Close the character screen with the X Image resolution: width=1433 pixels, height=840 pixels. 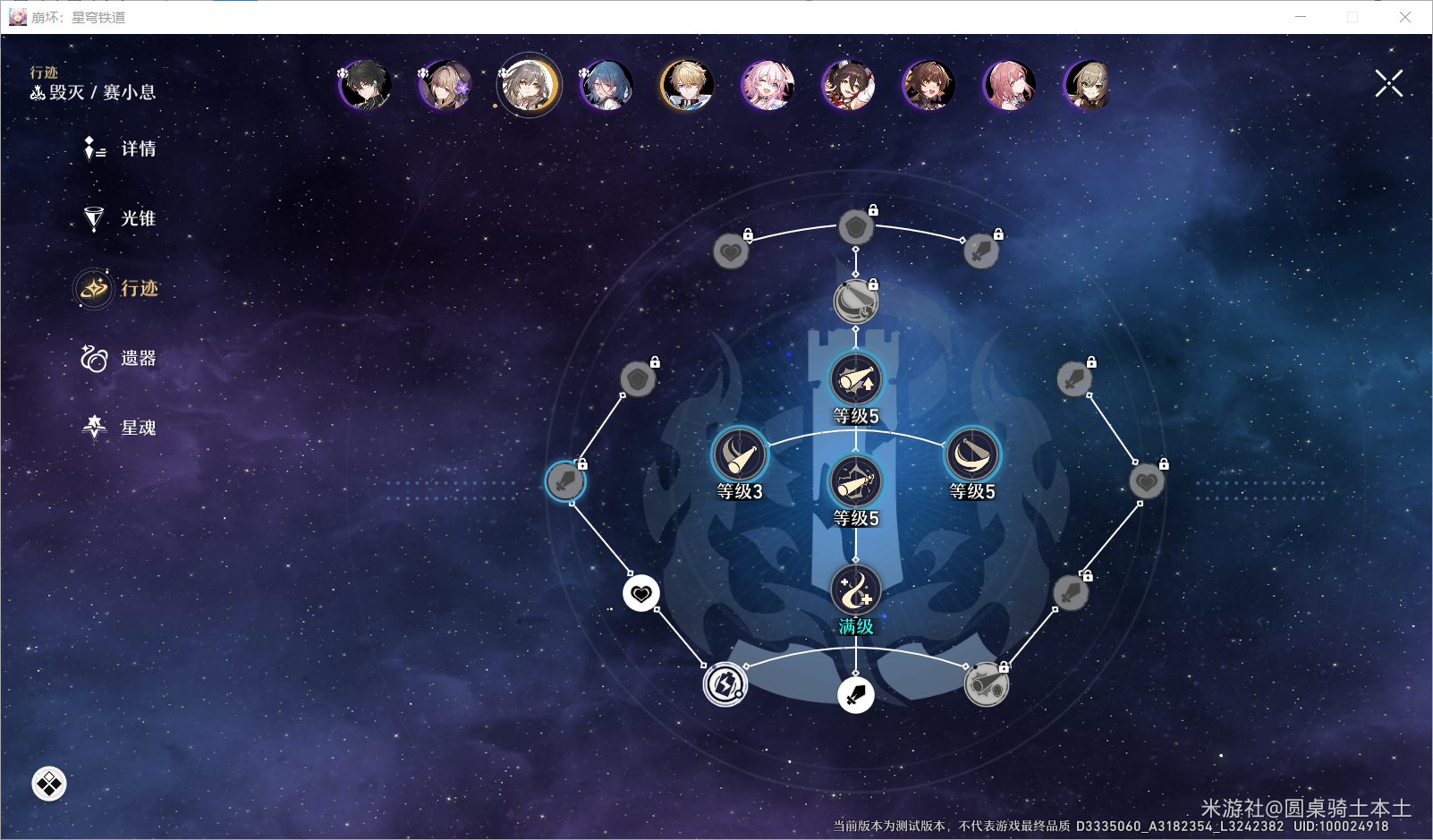[x=1388, y=84]
